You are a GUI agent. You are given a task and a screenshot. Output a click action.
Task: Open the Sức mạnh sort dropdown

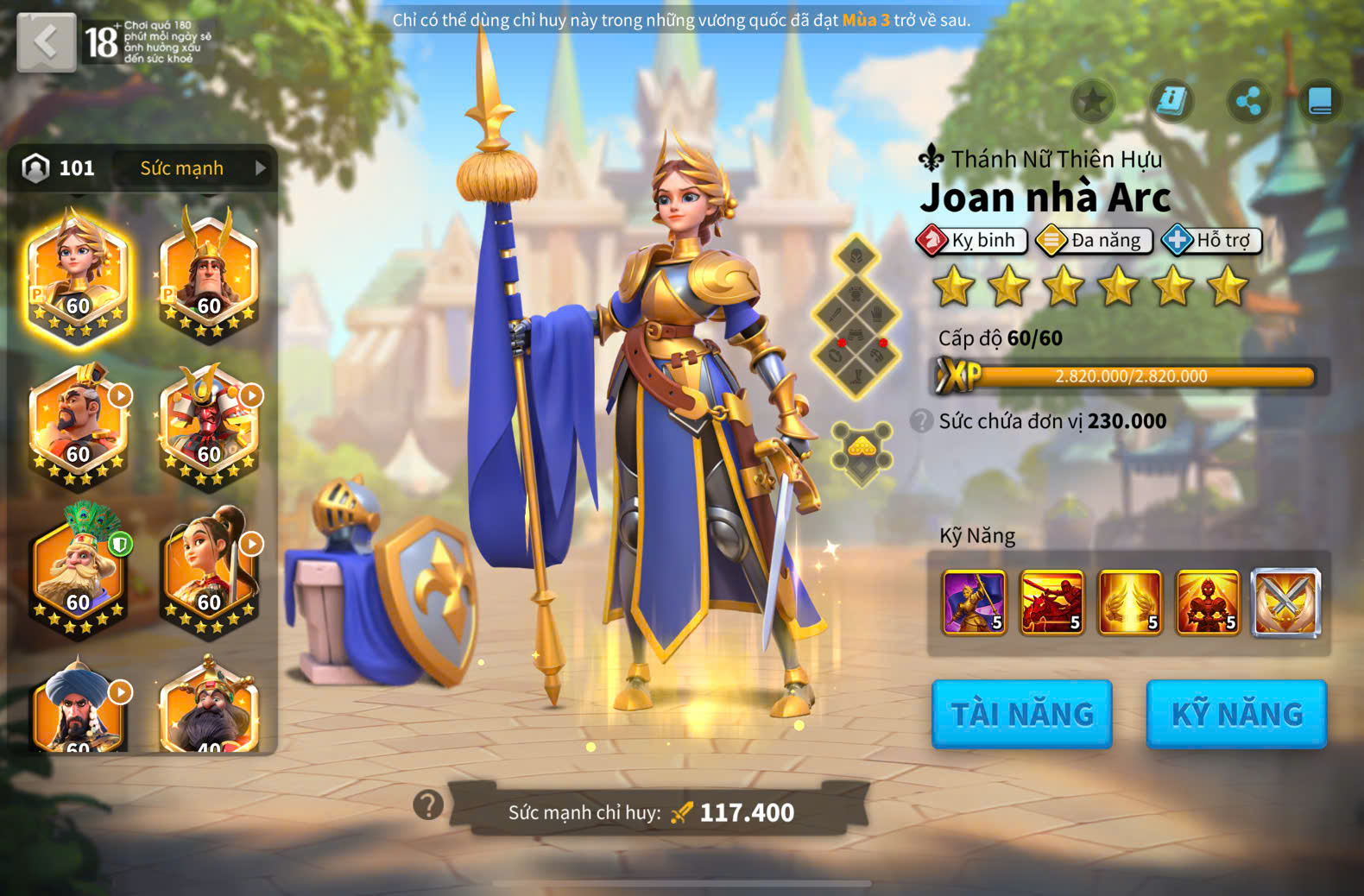[x=199, y=168]
